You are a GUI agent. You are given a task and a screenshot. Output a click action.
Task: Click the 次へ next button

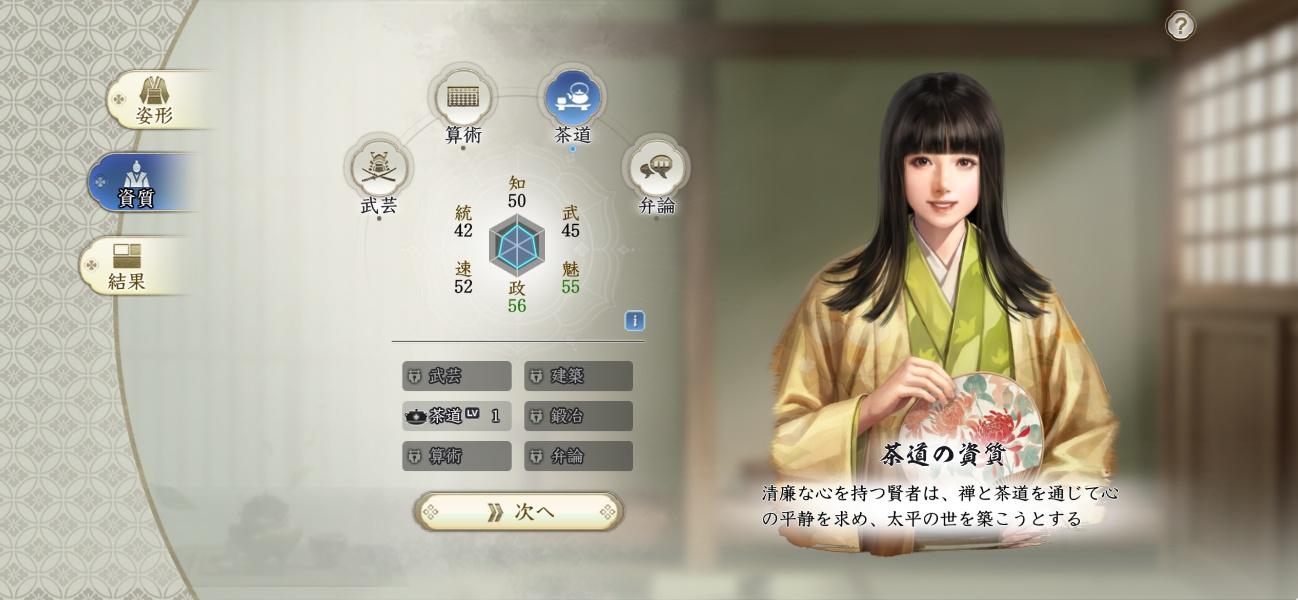coord(518,512)
